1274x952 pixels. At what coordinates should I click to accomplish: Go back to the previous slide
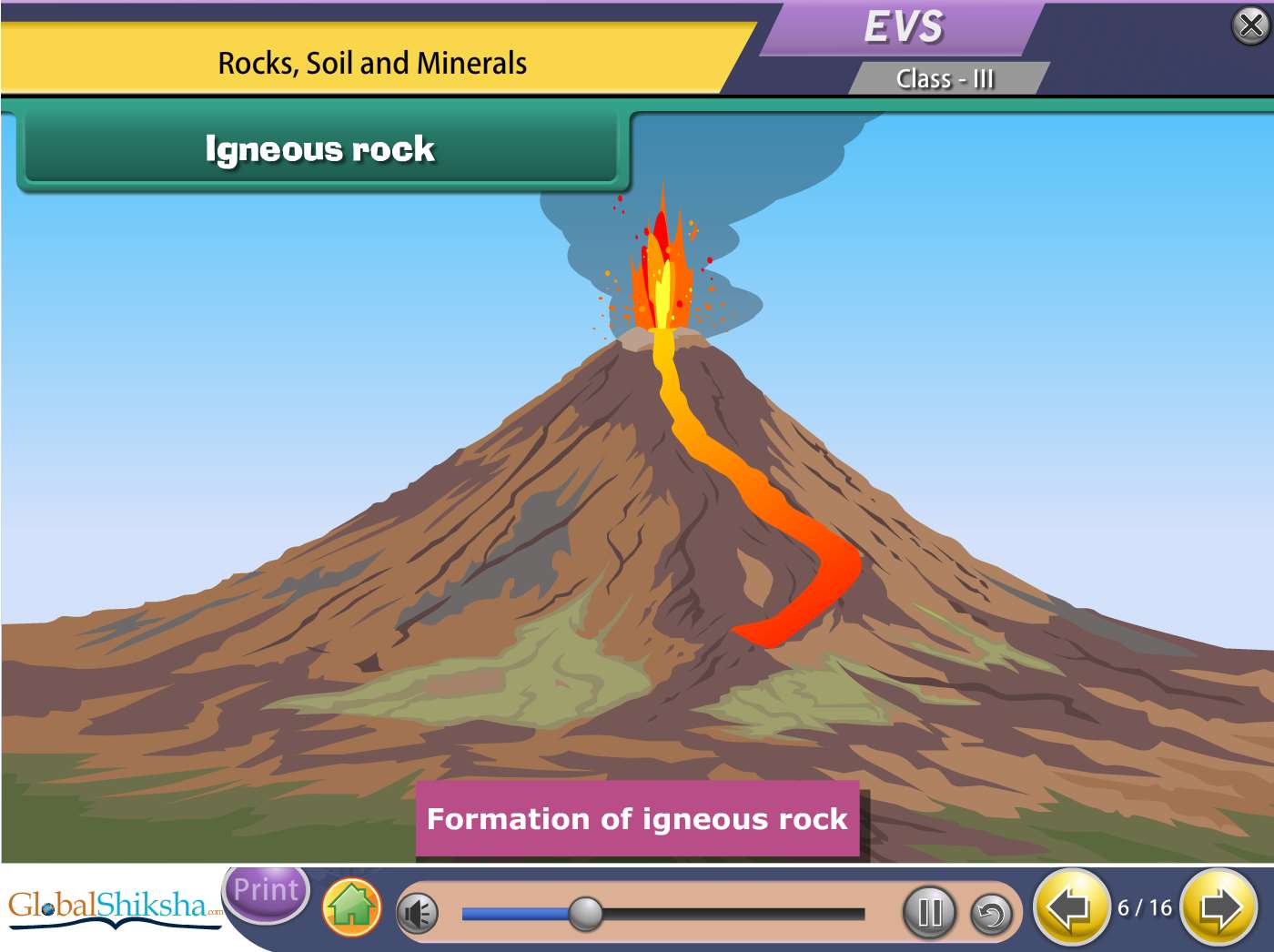pos(1070,907)
